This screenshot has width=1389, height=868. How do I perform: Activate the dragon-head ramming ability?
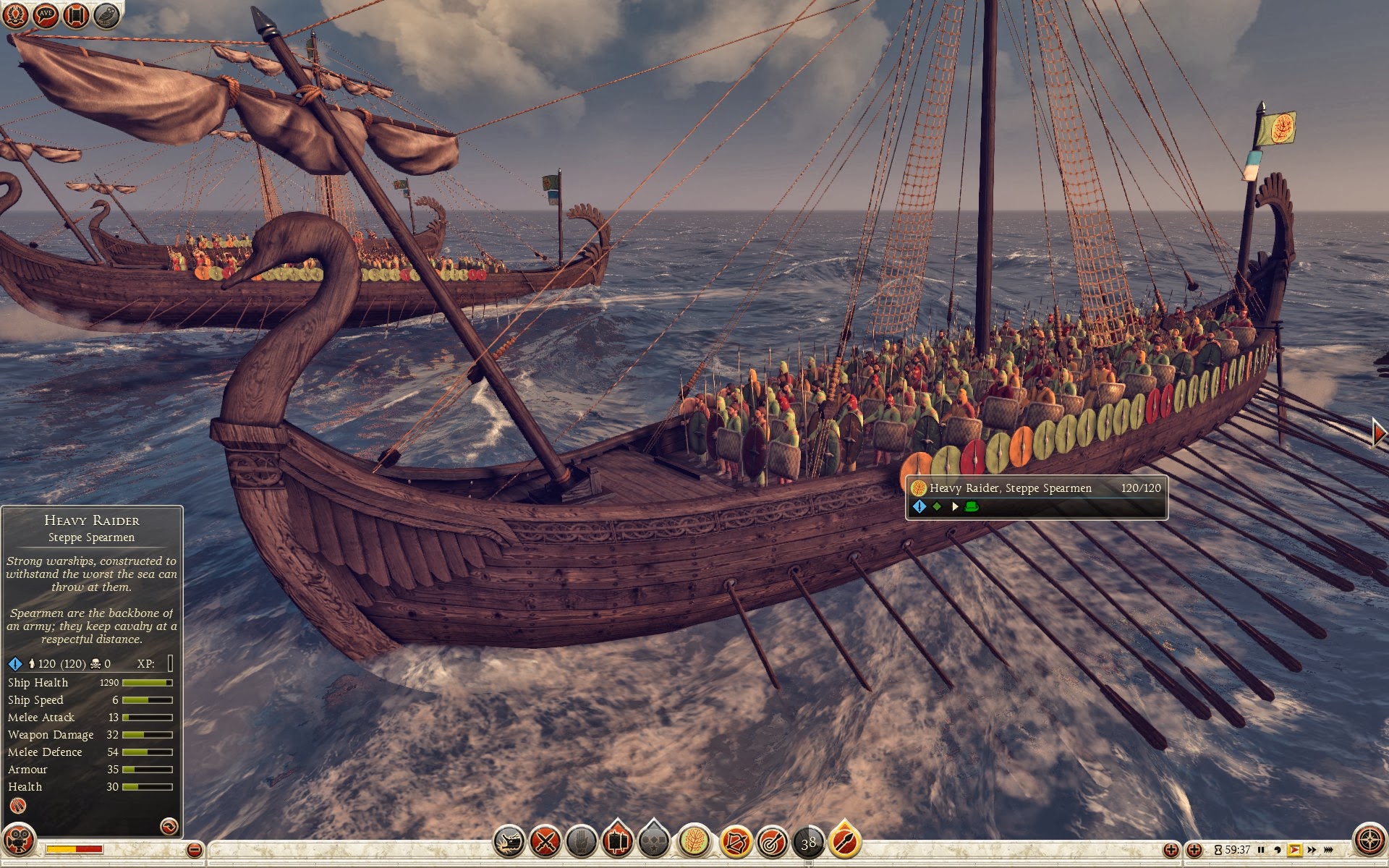pyautogui.click(x=509, y=842)
